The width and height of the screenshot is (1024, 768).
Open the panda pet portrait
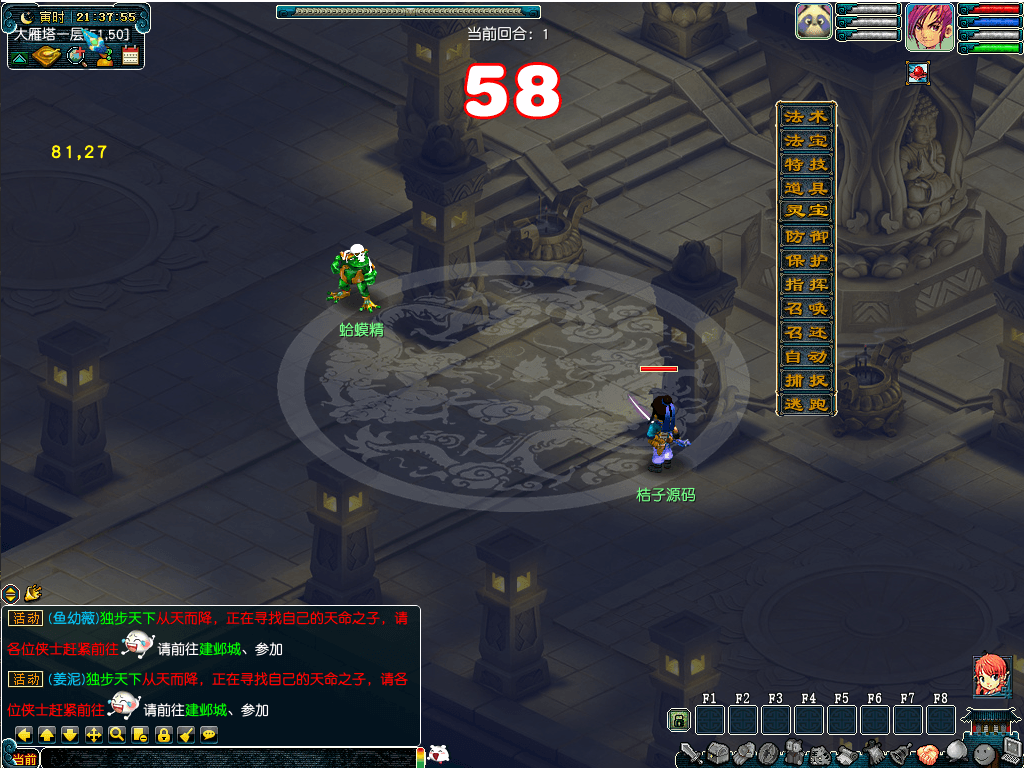coord(814,22)
